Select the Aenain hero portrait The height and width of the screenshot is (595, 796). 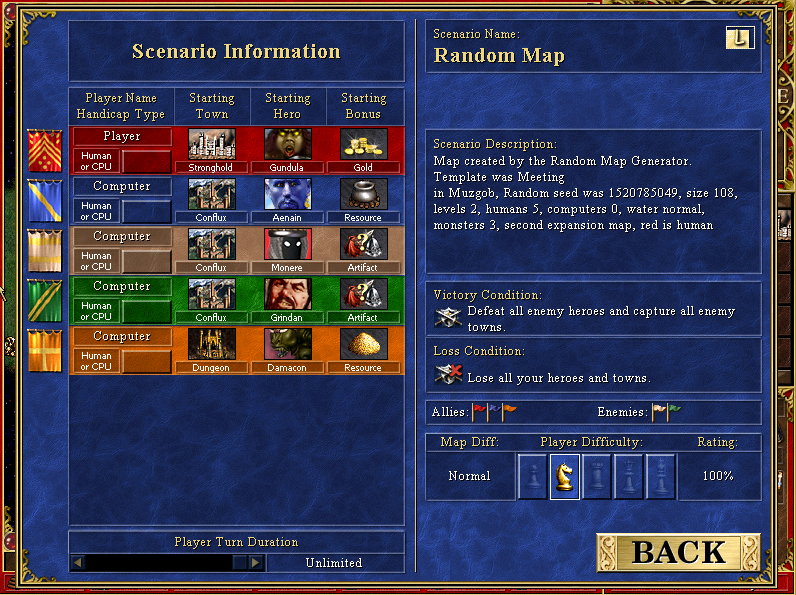(x=288, y=194)
